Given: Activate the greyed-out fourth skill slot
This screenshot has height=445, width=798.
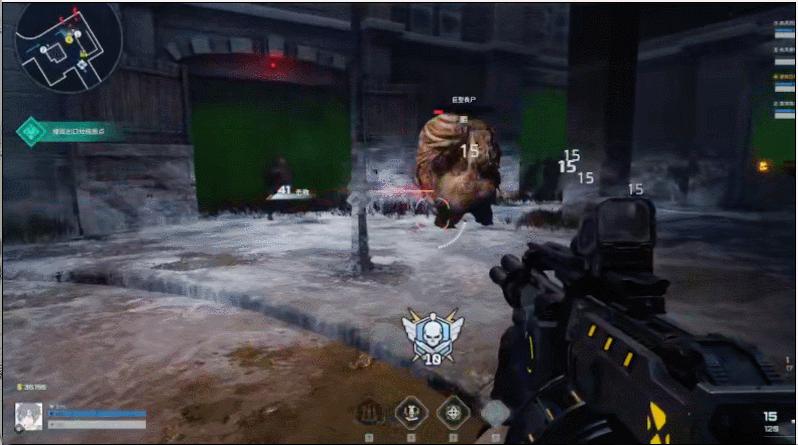Looking at the screenshot, I should pyautogui.click(x=494, y=411).
